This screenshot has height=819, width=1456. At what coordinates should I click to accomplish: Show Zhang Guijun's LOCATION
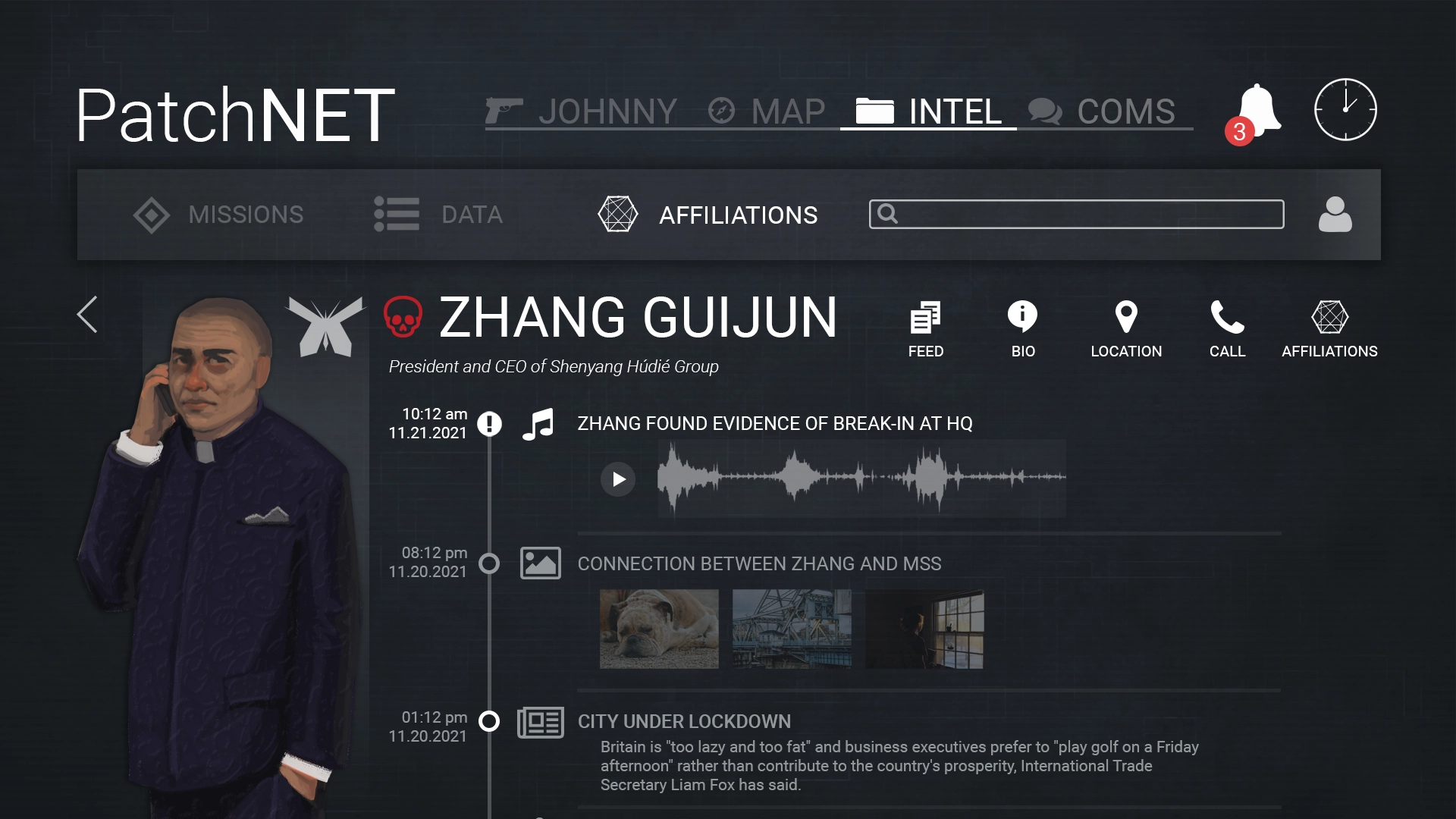pyautogui.click(x=1126, y=329)
